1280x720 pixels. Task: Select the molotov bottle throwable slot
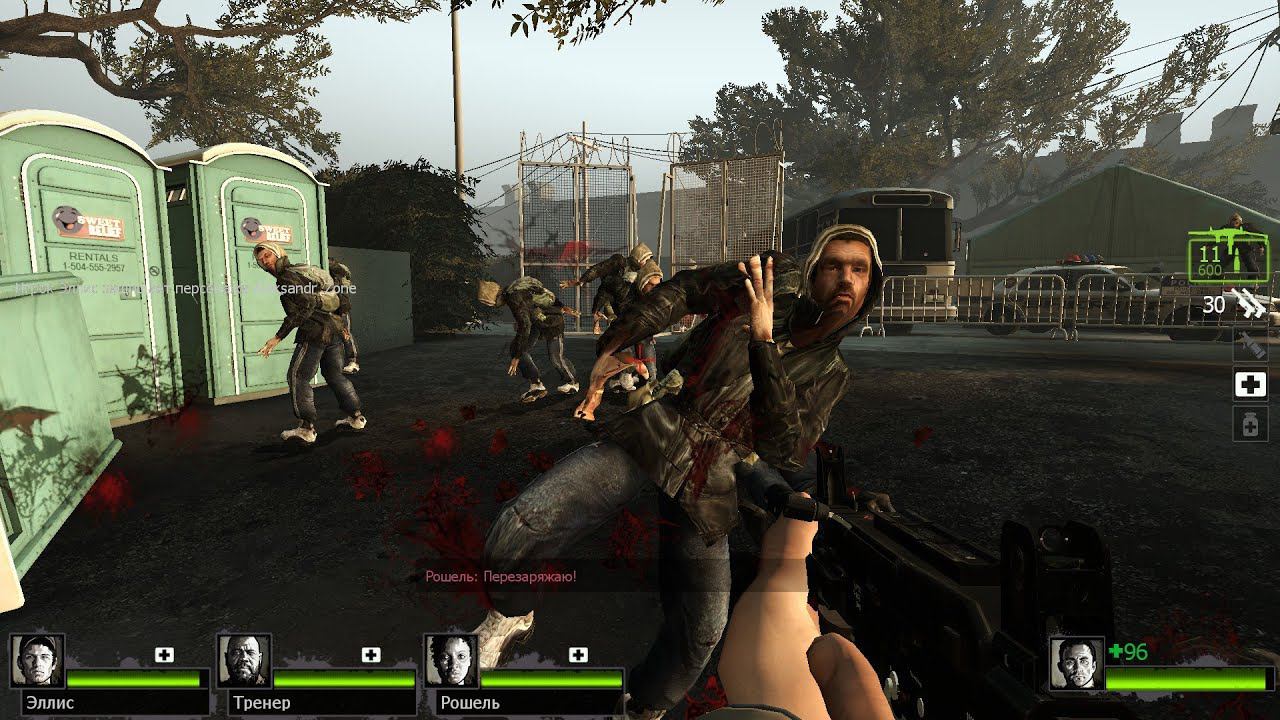click(1250, 345)
